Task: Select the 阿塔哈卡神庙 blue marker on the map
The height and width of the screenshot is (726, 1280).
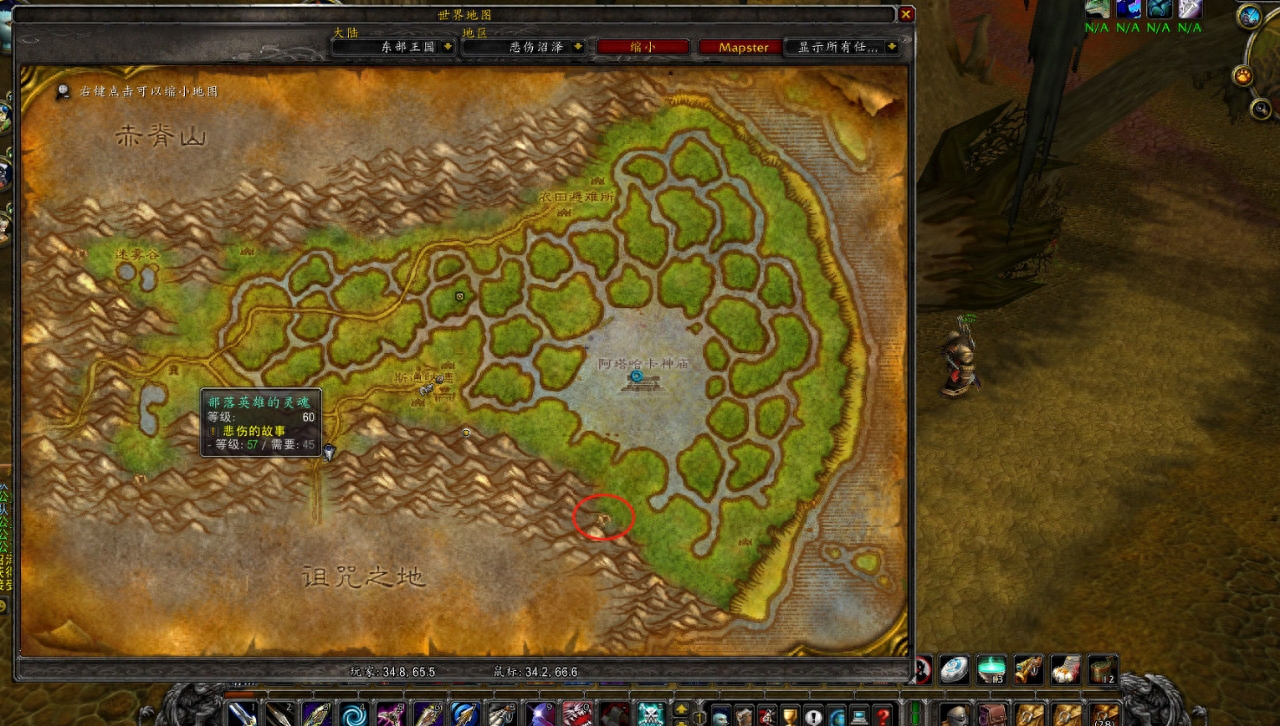Action: click(x=636, y=375)
